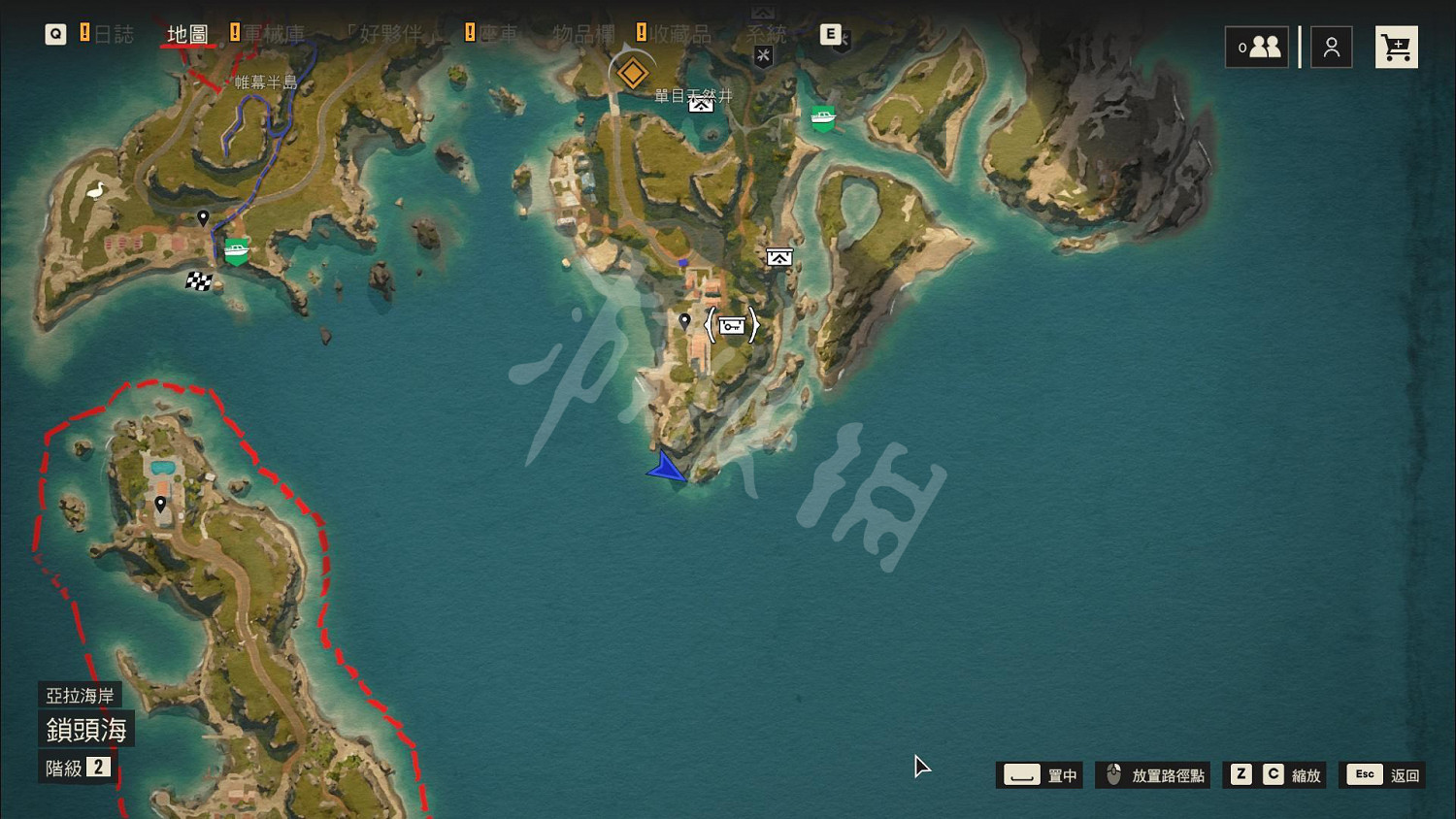The image size is (1456, 819).
Task: Open the shopping cart store icon
Action: pyautogui.click(x=1397, y=46)
